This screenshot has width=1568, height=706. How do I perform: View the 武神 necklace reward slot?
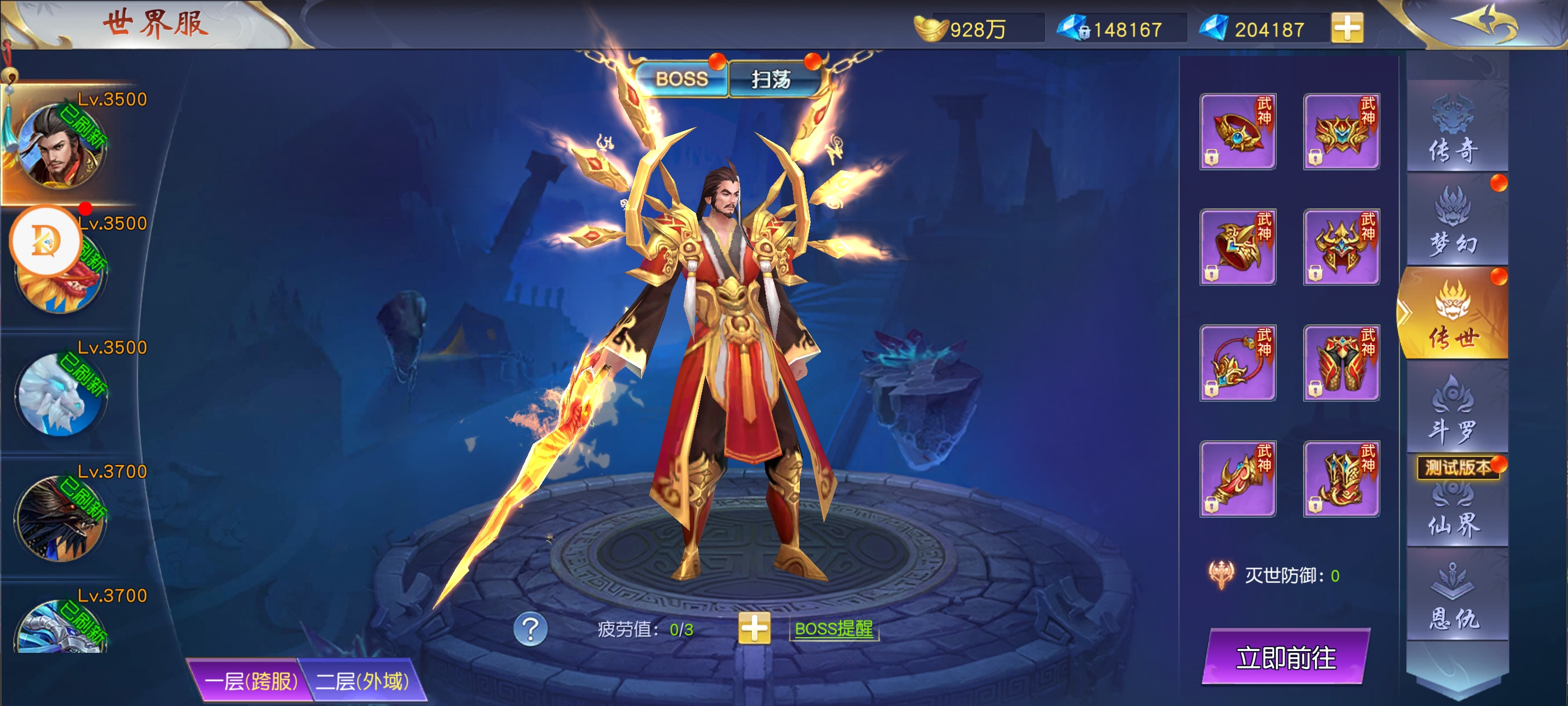click(1238, 363)
